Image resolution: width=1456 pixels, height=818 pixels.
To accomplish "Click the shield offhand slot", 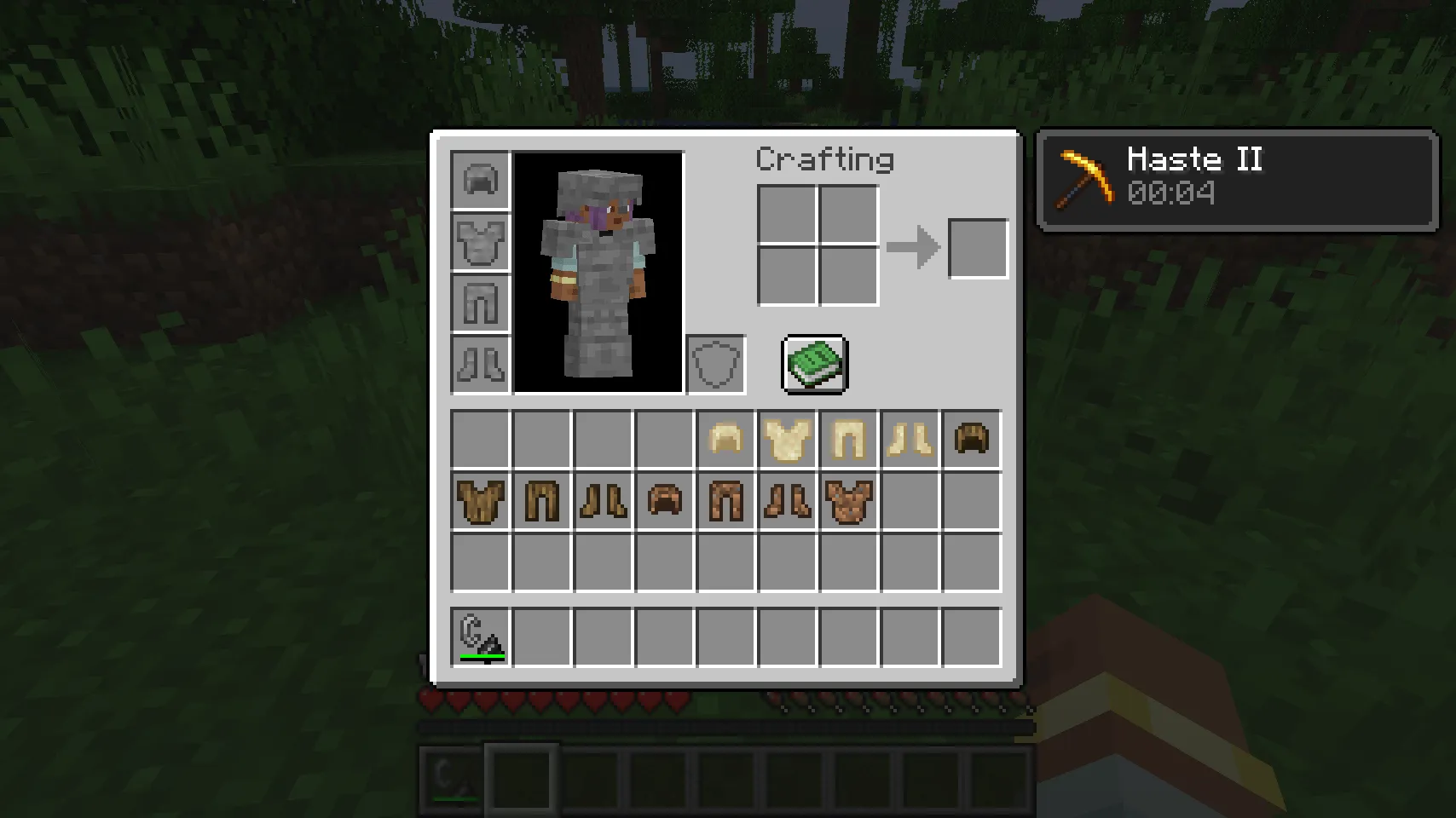I will pos(715,365).
